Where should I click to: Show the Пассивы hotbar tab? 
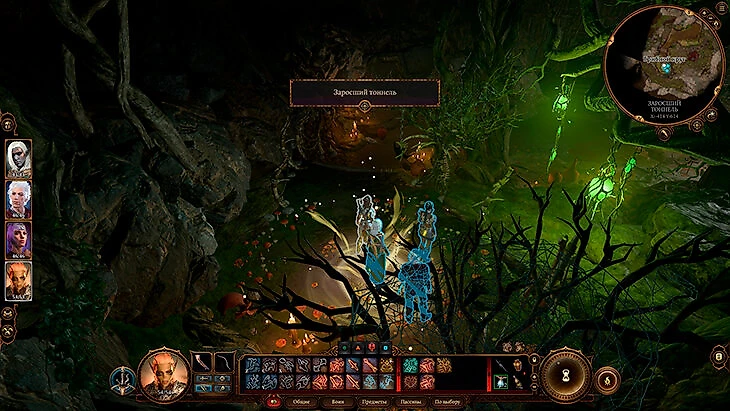412,401
